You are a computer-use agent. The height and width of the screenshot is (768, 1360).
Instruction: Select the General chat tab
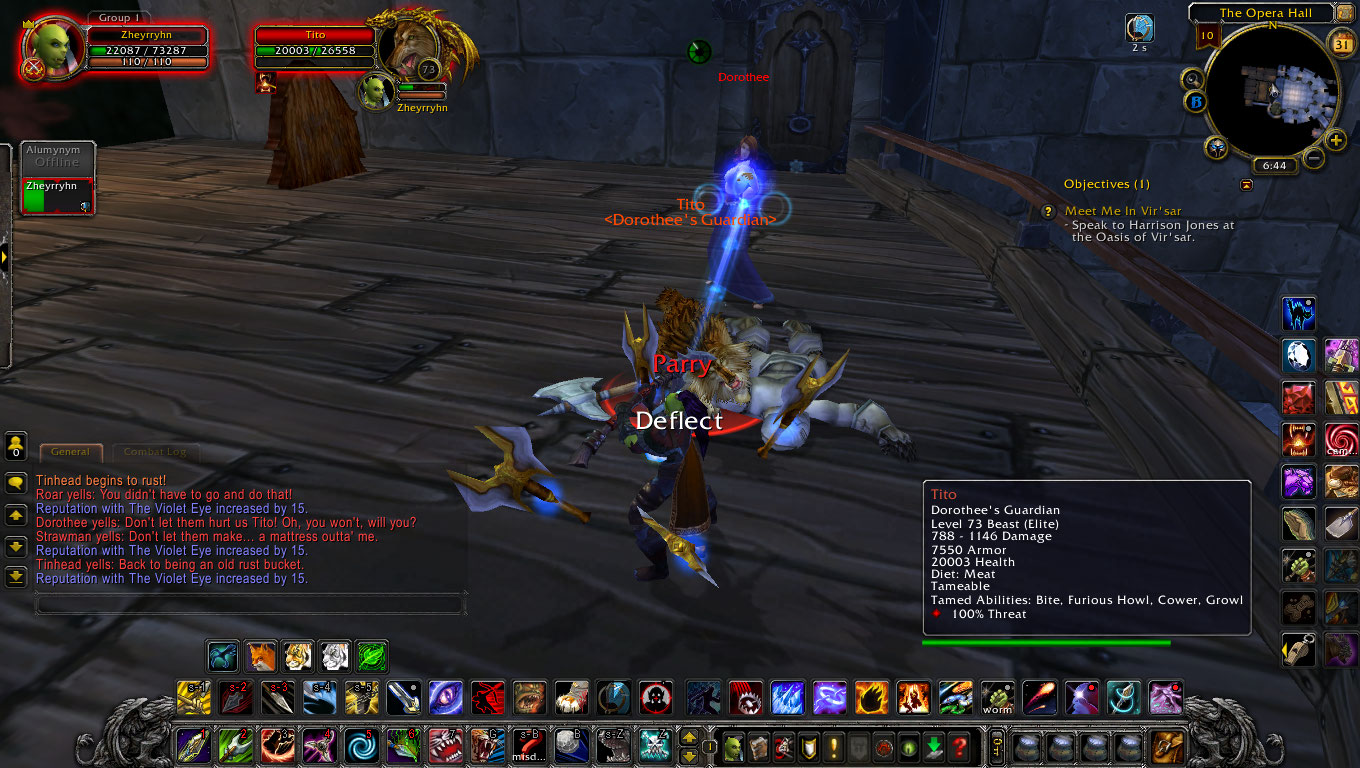pyautogui.click(x=70, y=452)
